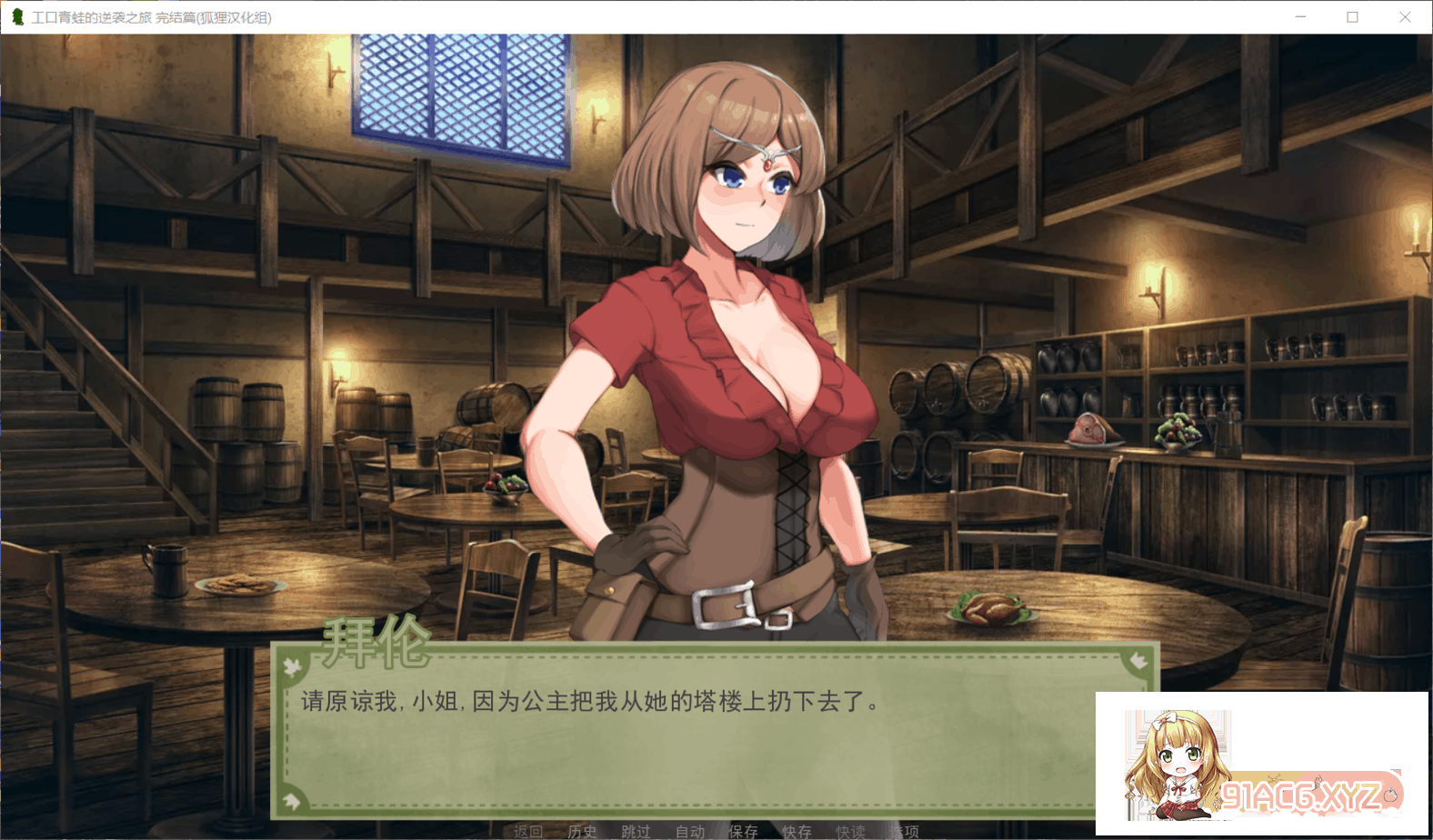Activate 跳过 (skip) in the quick menu
This screenshot has height=840, width=1433.
tap(636, 831)
